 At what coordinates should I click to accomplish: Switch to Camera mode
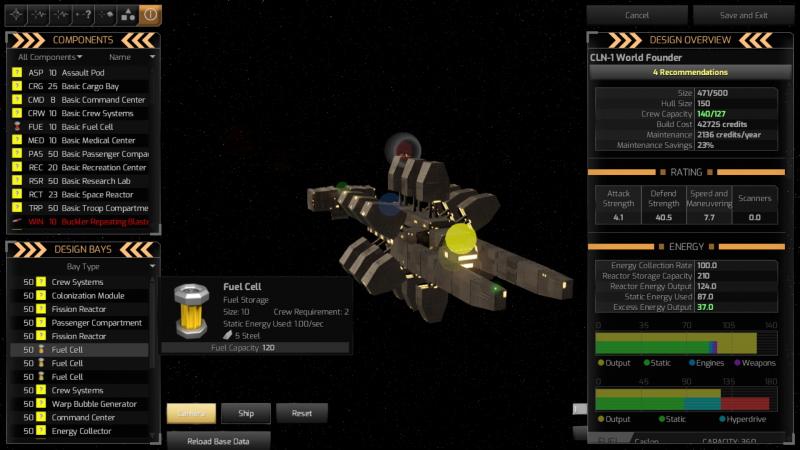coord(190,412)
